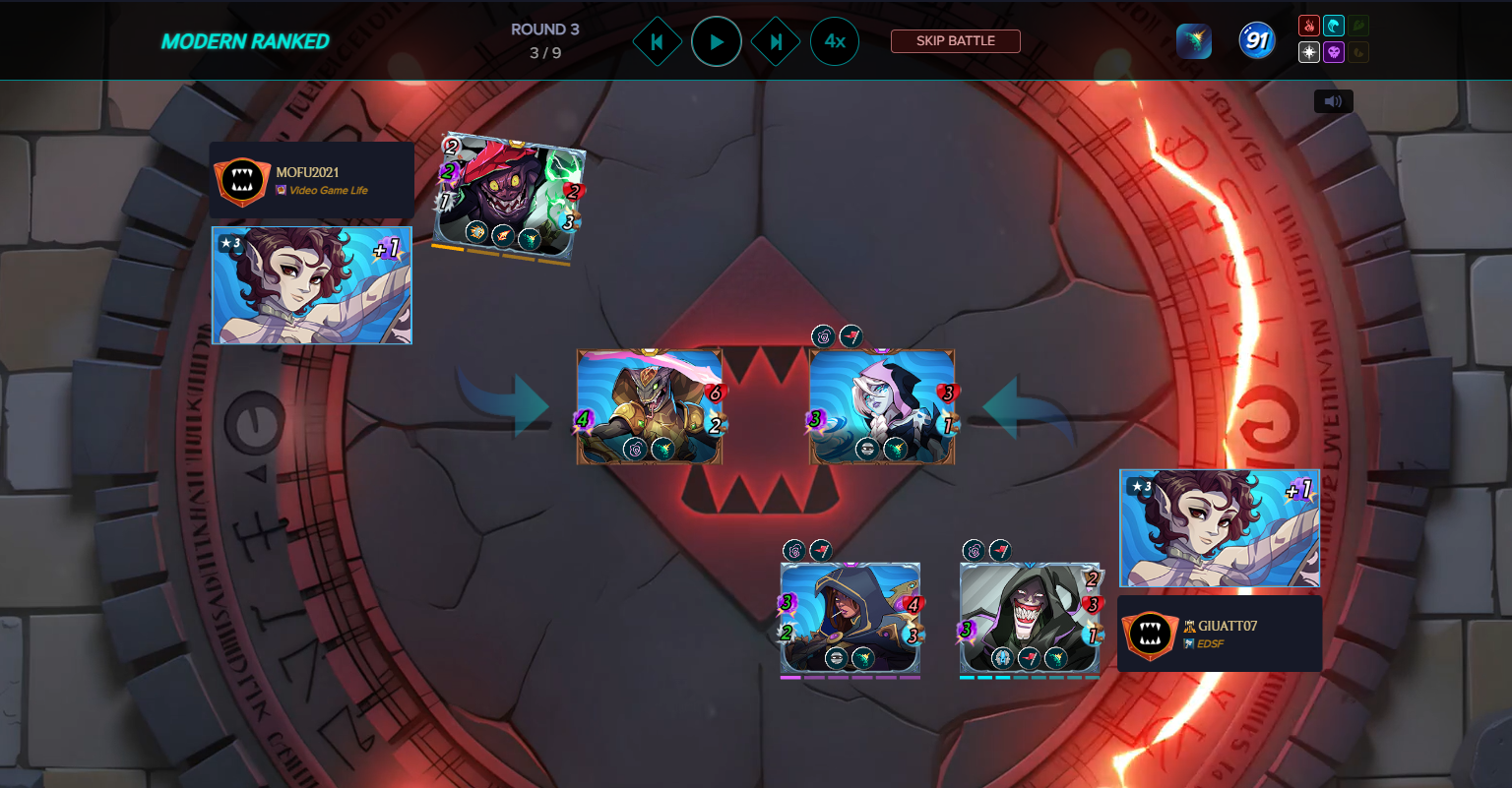Click the red fire element icon
The height and width of the screenshot is (788, 1512).
pyautogui.click(x=1308, y=27)
